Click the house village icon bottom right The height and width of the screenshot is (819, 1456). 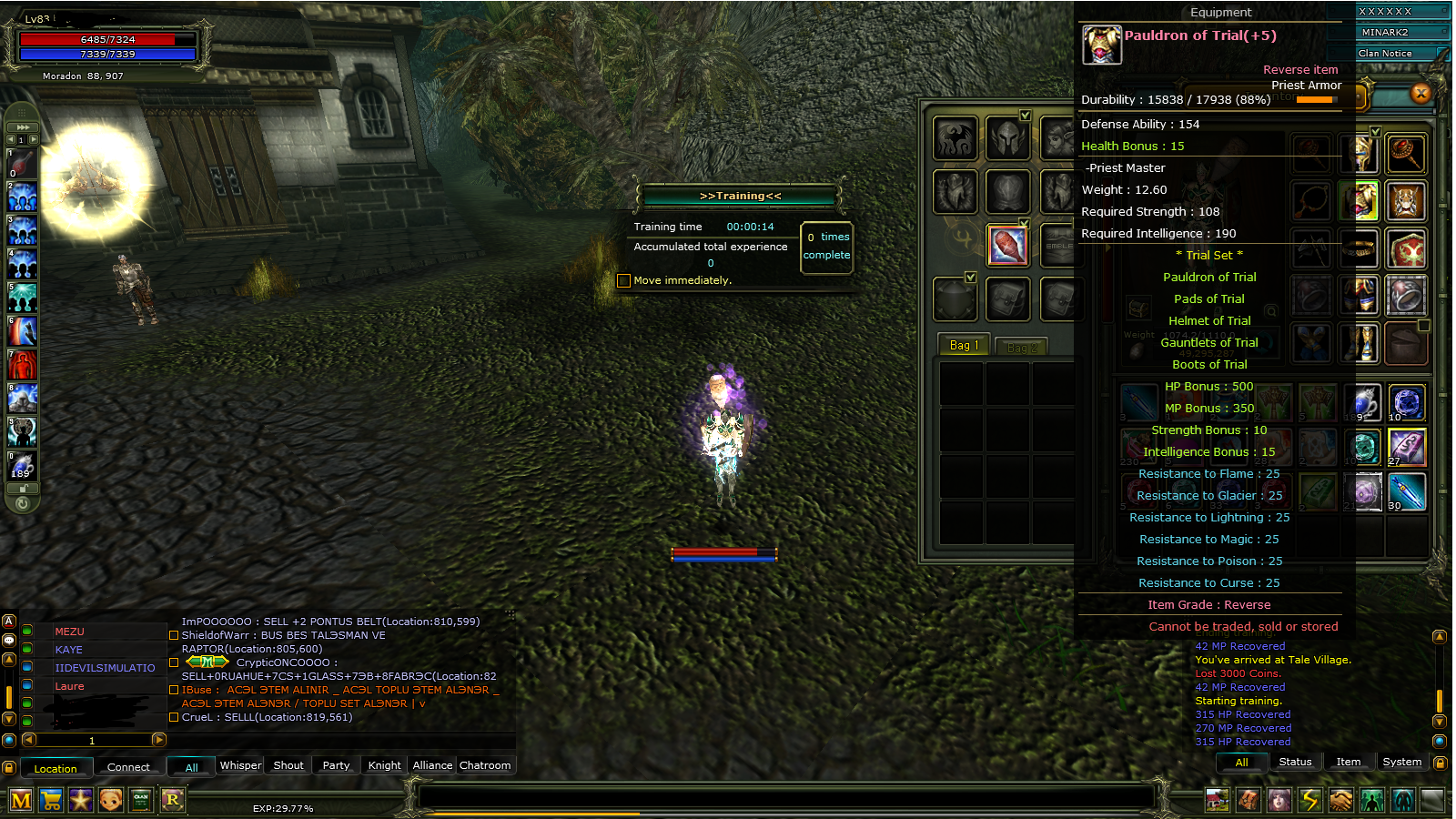pyautogui.click(x=1217, y=801)
